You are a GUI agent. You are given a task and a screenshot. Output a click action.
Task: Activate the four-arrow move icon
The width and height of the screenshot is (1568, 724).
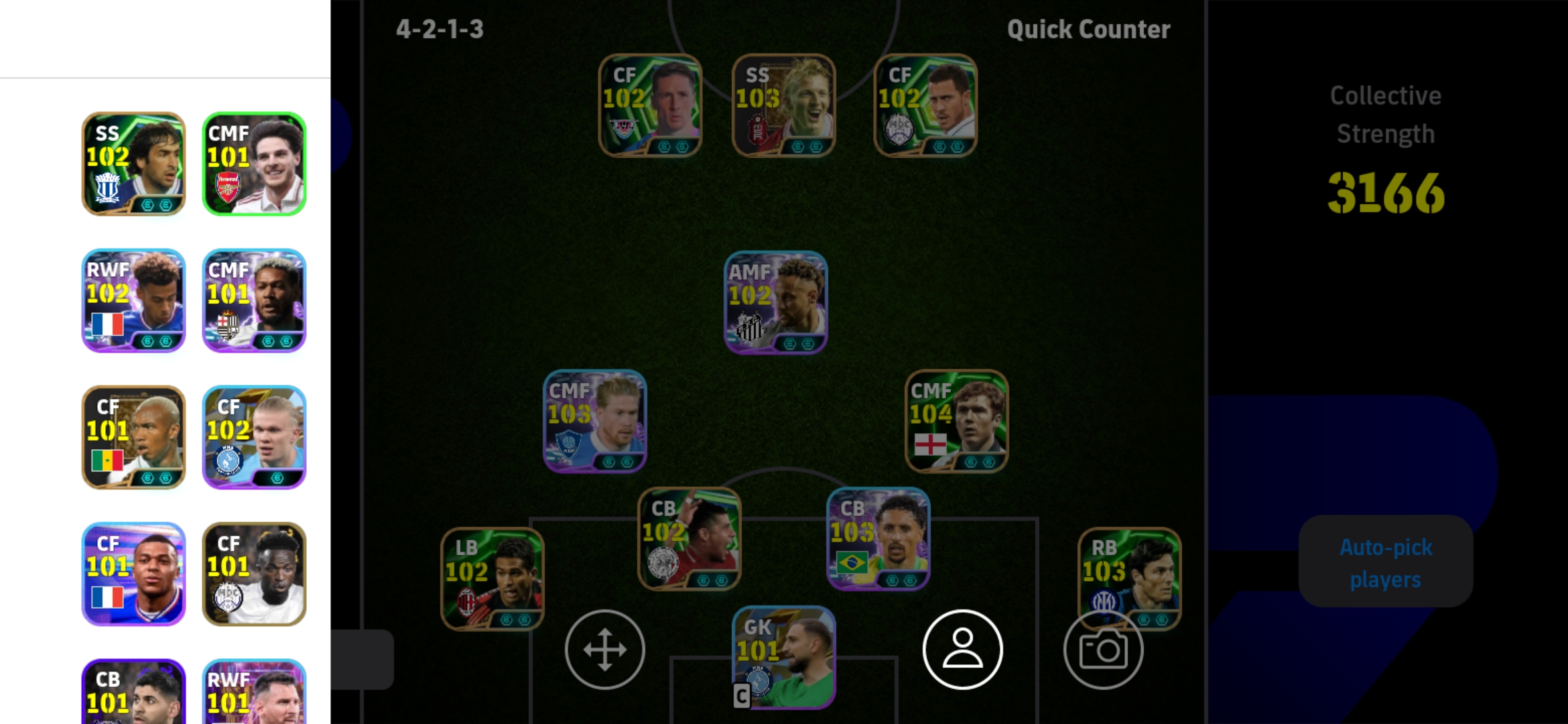(x=604, y=650)
